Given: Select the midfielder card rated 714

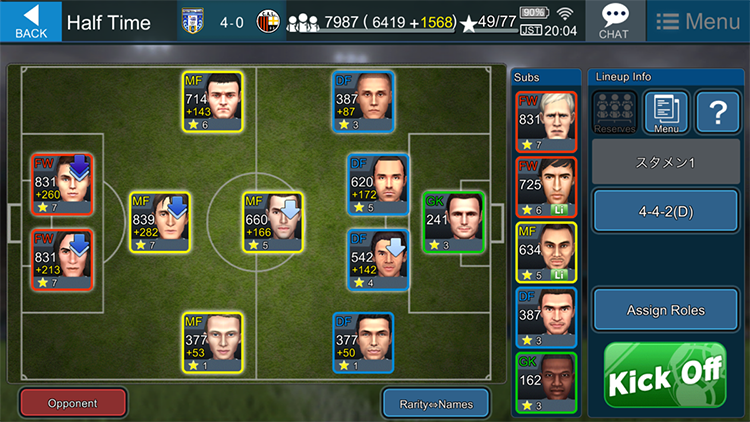Looking at the screenshot, I should [212, 102].
